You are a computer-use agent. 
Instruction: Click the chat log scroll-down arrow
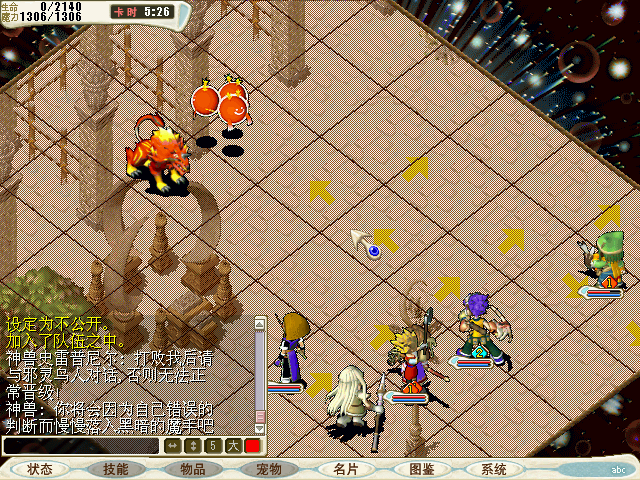260,429
